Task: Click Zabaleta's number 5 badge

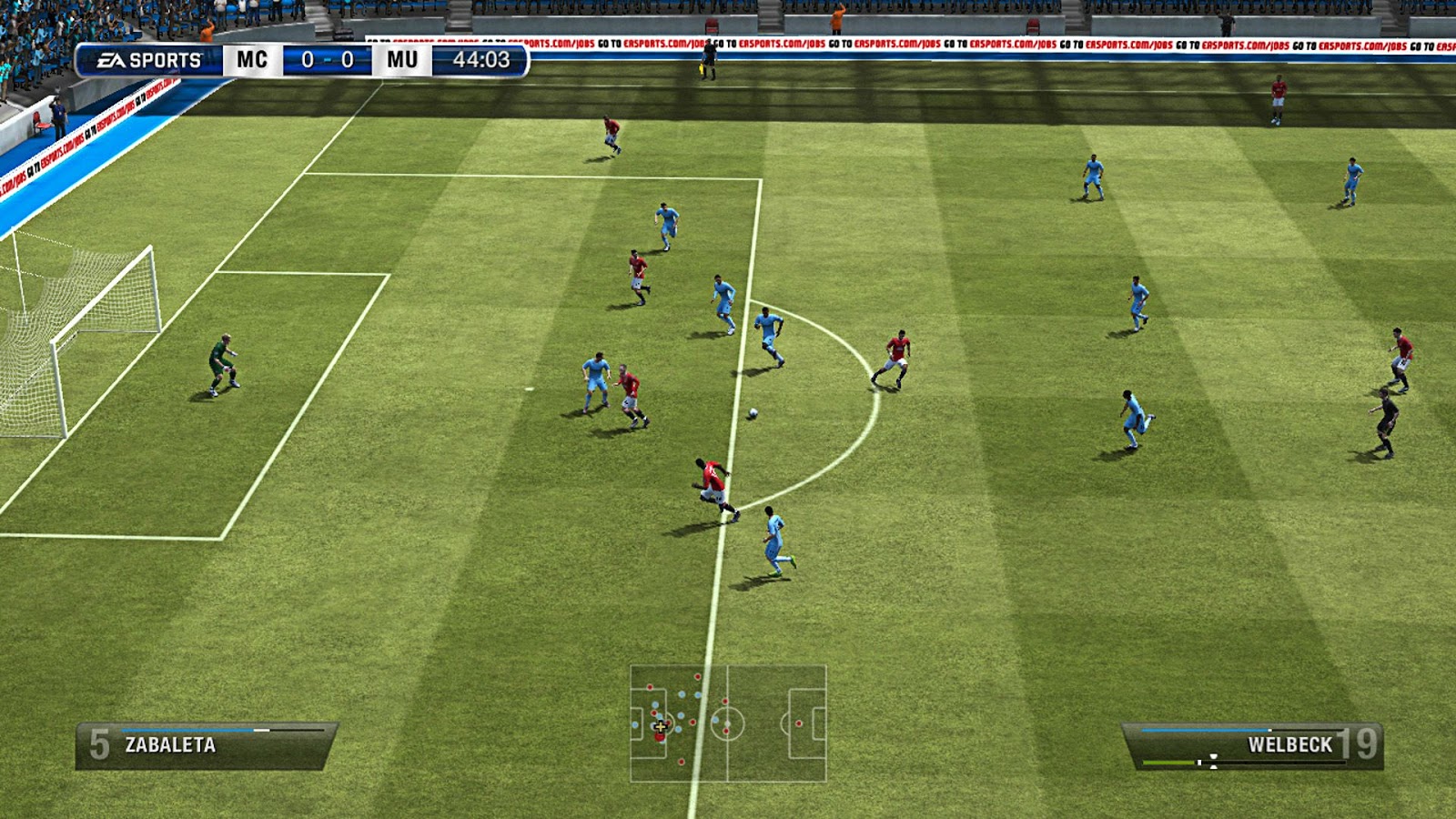Action: tap(97, 742)
